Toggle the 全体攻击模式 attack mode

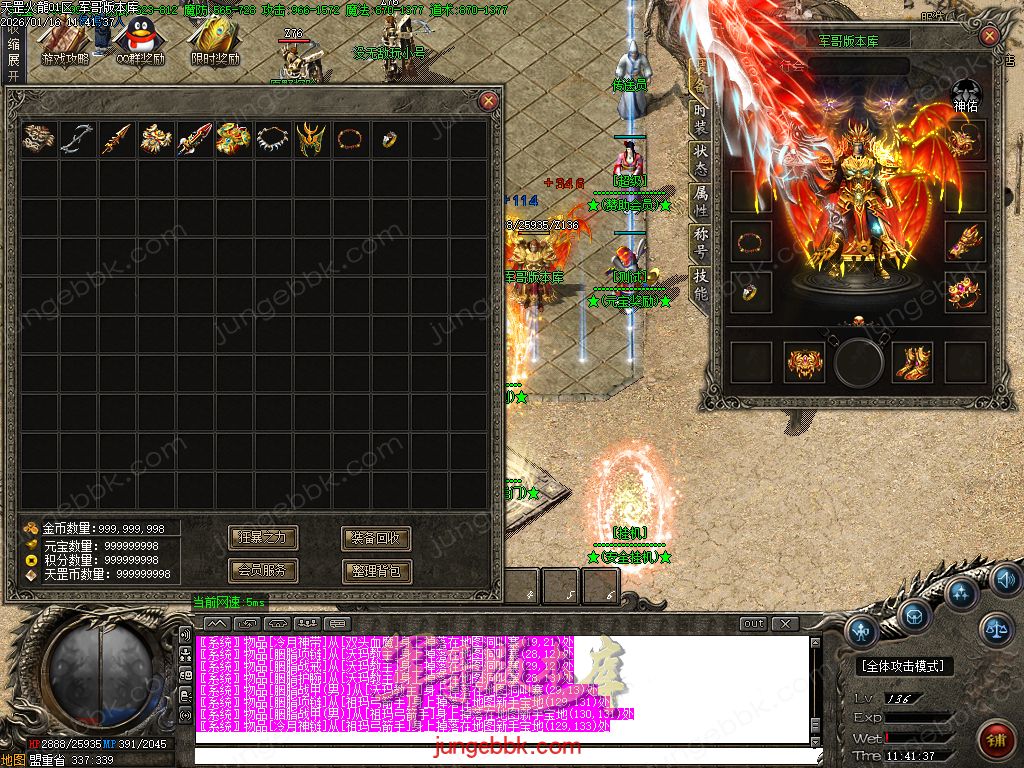[x=905, y=666]
